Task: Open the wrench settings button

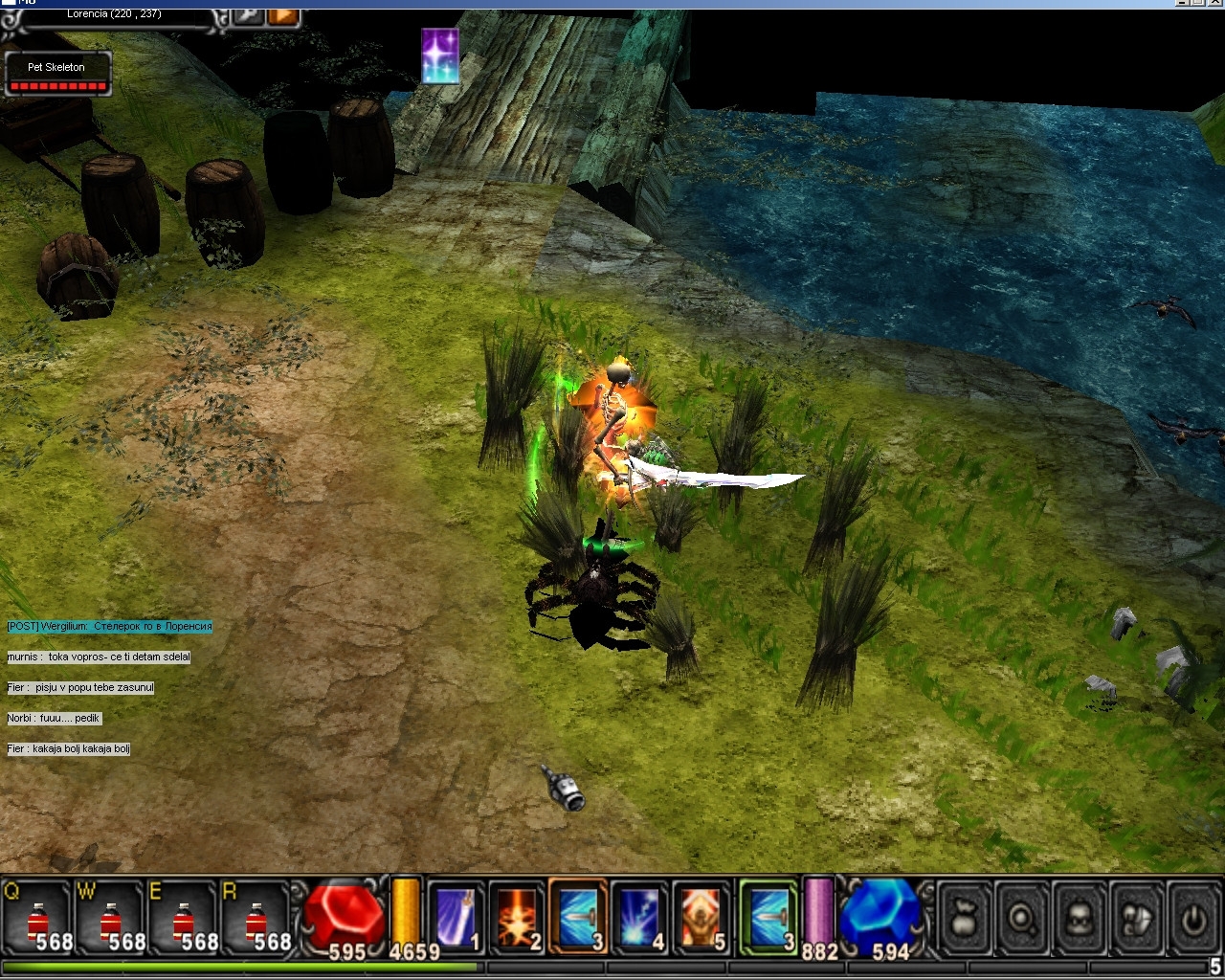Action: (x=249, y=15)
